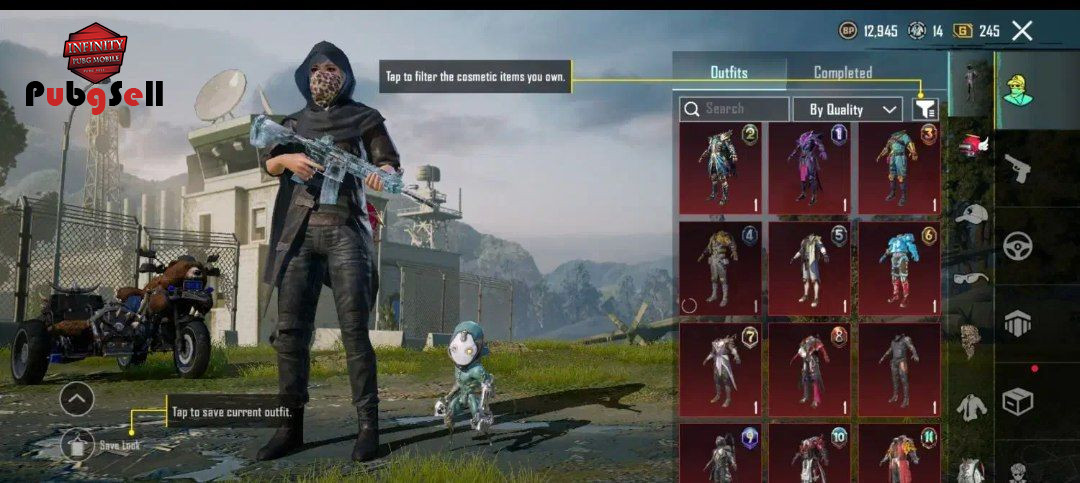The image size is (1080, 483).
Task: Select the character avatar cosmetics category
Action: 1018,90
